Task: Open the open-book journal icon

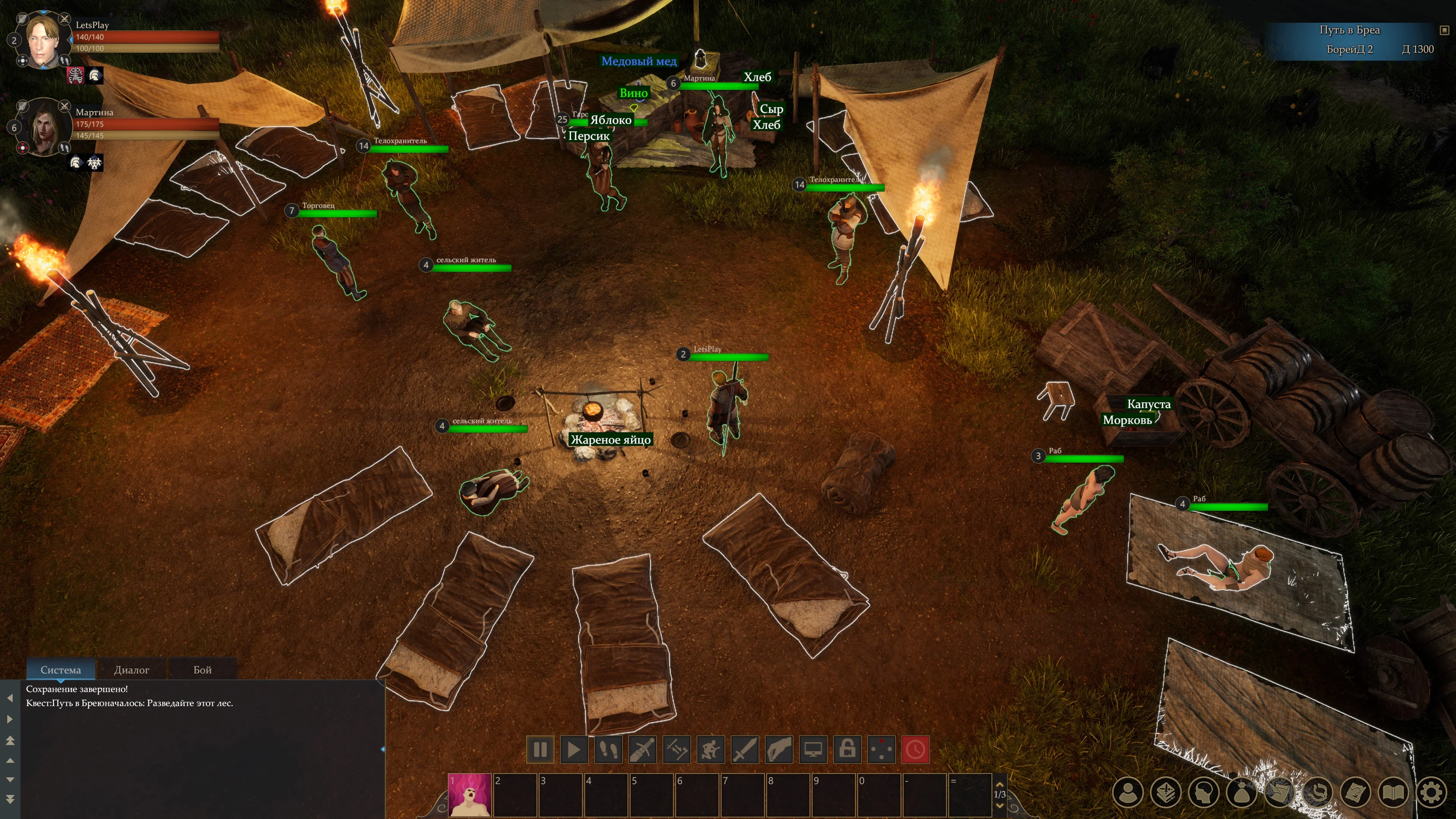Action: [1393, 793]
